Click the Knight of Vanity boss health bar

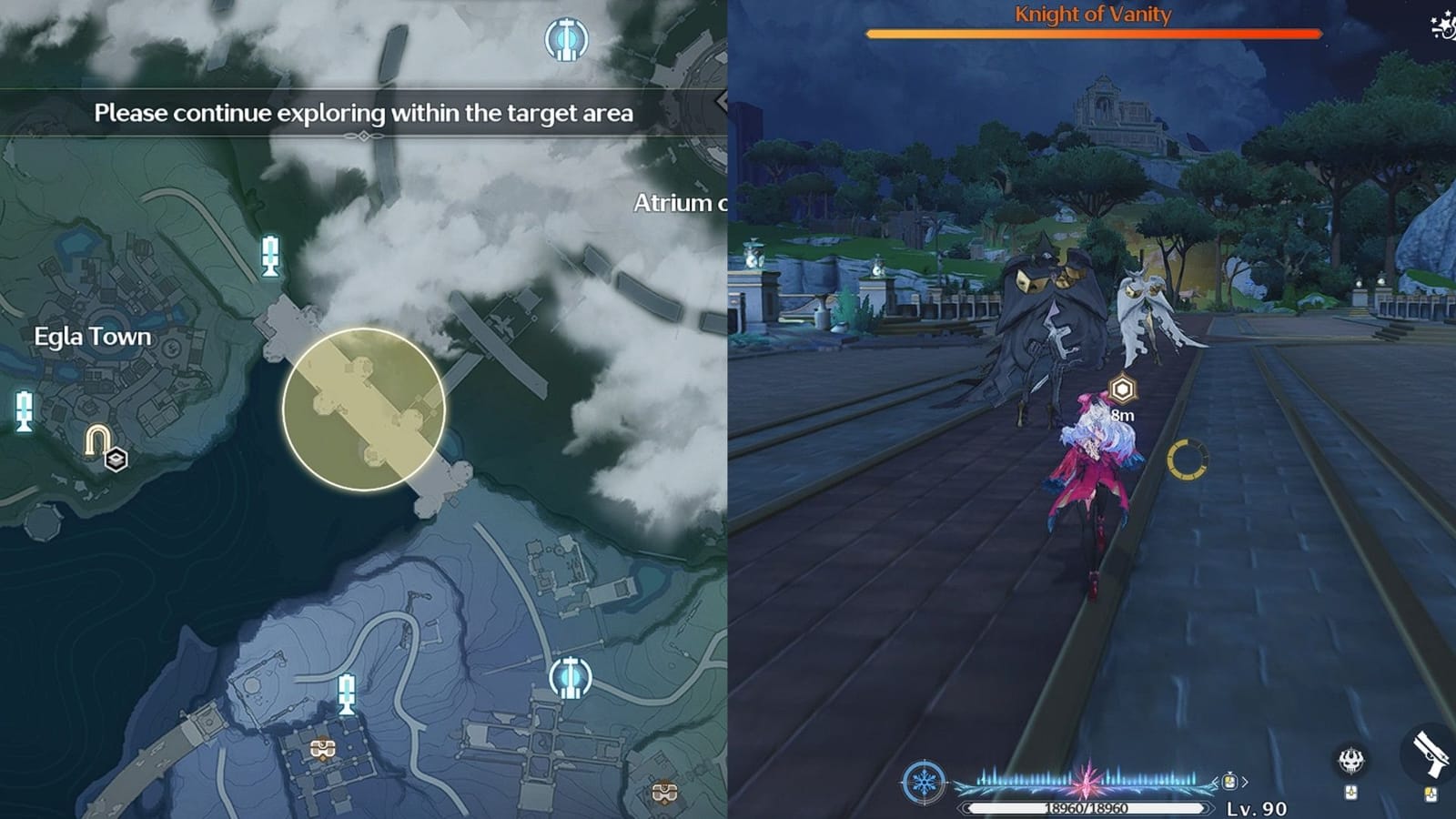(1092, 33)
